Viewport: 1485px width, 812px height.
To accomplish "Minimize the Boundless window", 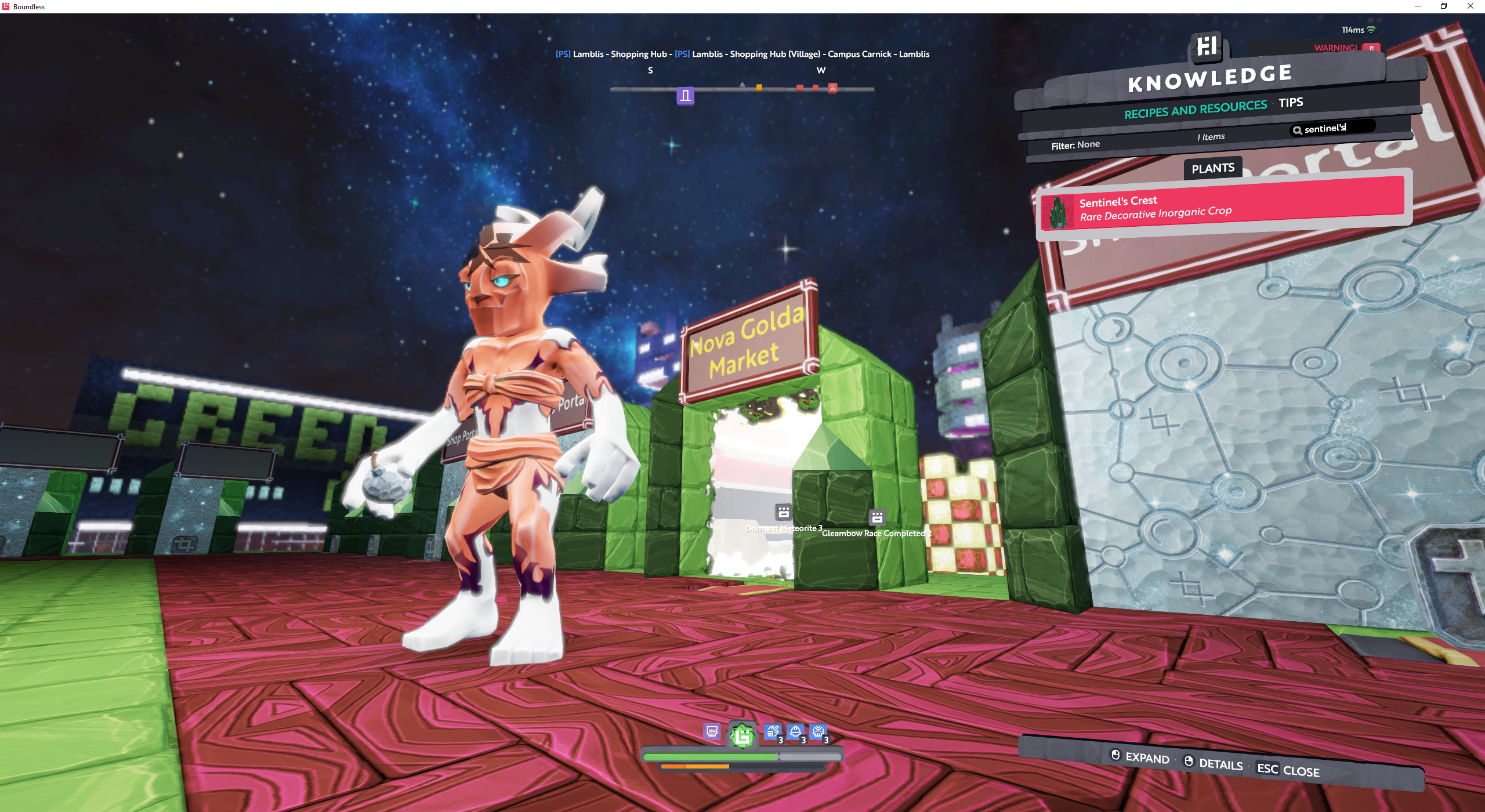I will tap(1417, 6).
